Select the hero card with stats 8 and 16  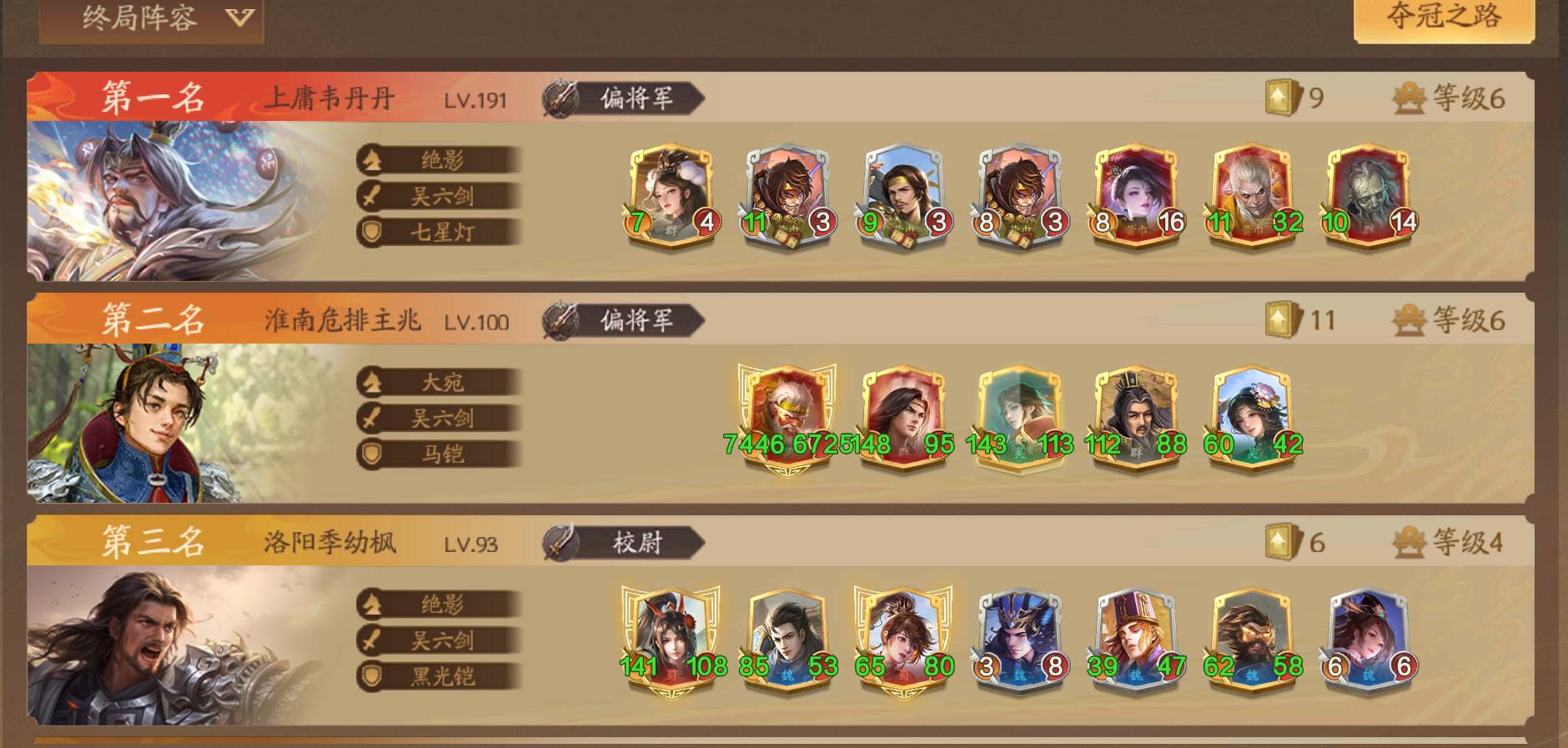point(1135,196)
